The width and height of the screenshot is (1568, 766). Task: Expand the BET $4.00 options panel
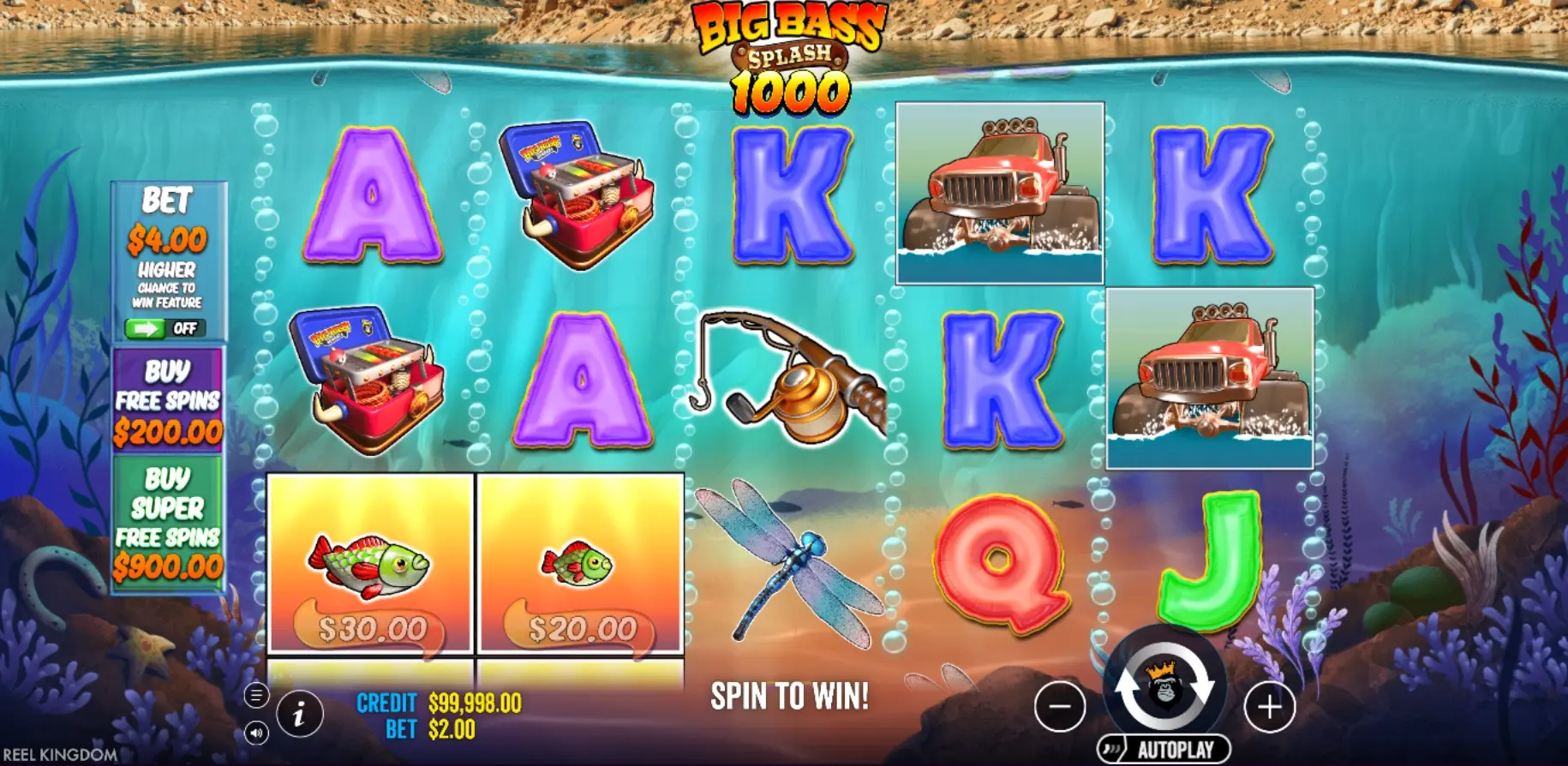coord(169,240)
